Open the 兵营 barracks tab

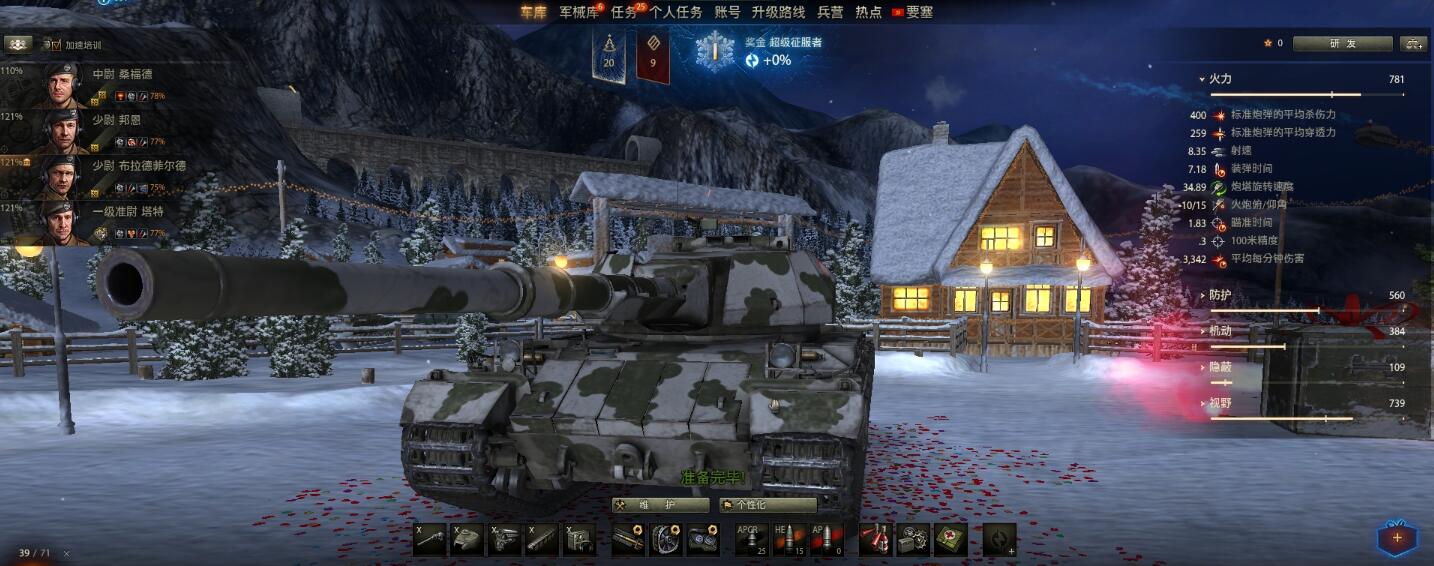830,12
